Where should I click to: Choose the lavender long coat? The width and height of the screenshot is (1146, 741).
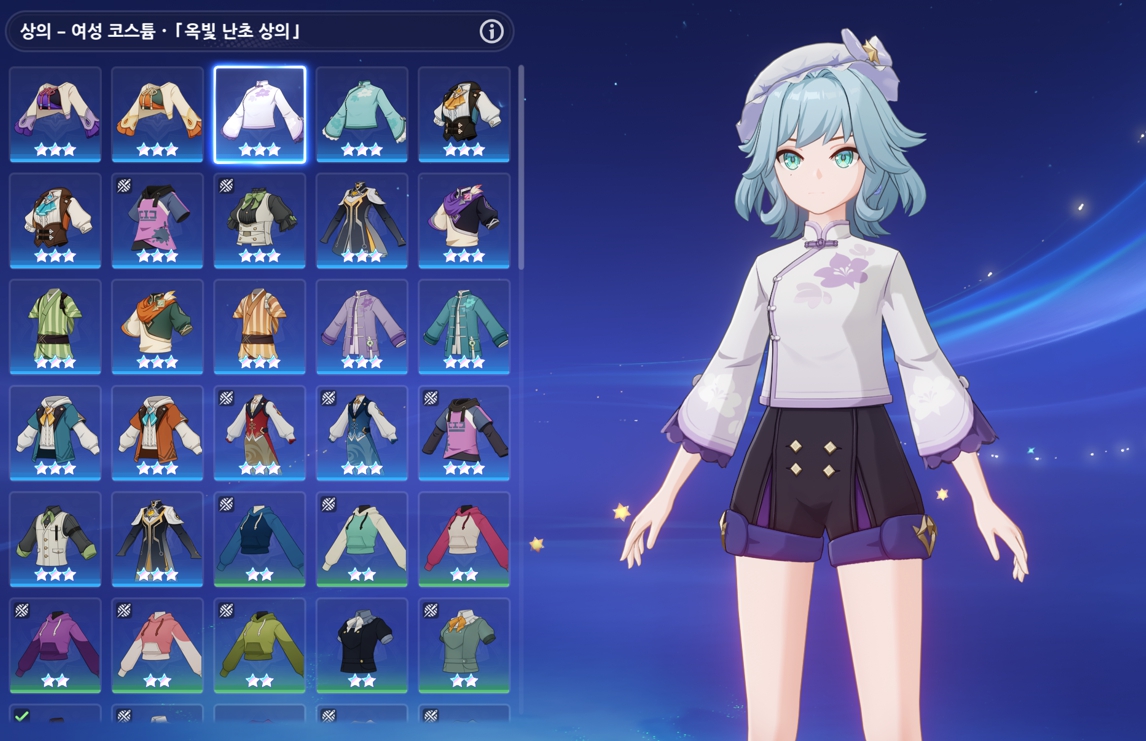362,327
